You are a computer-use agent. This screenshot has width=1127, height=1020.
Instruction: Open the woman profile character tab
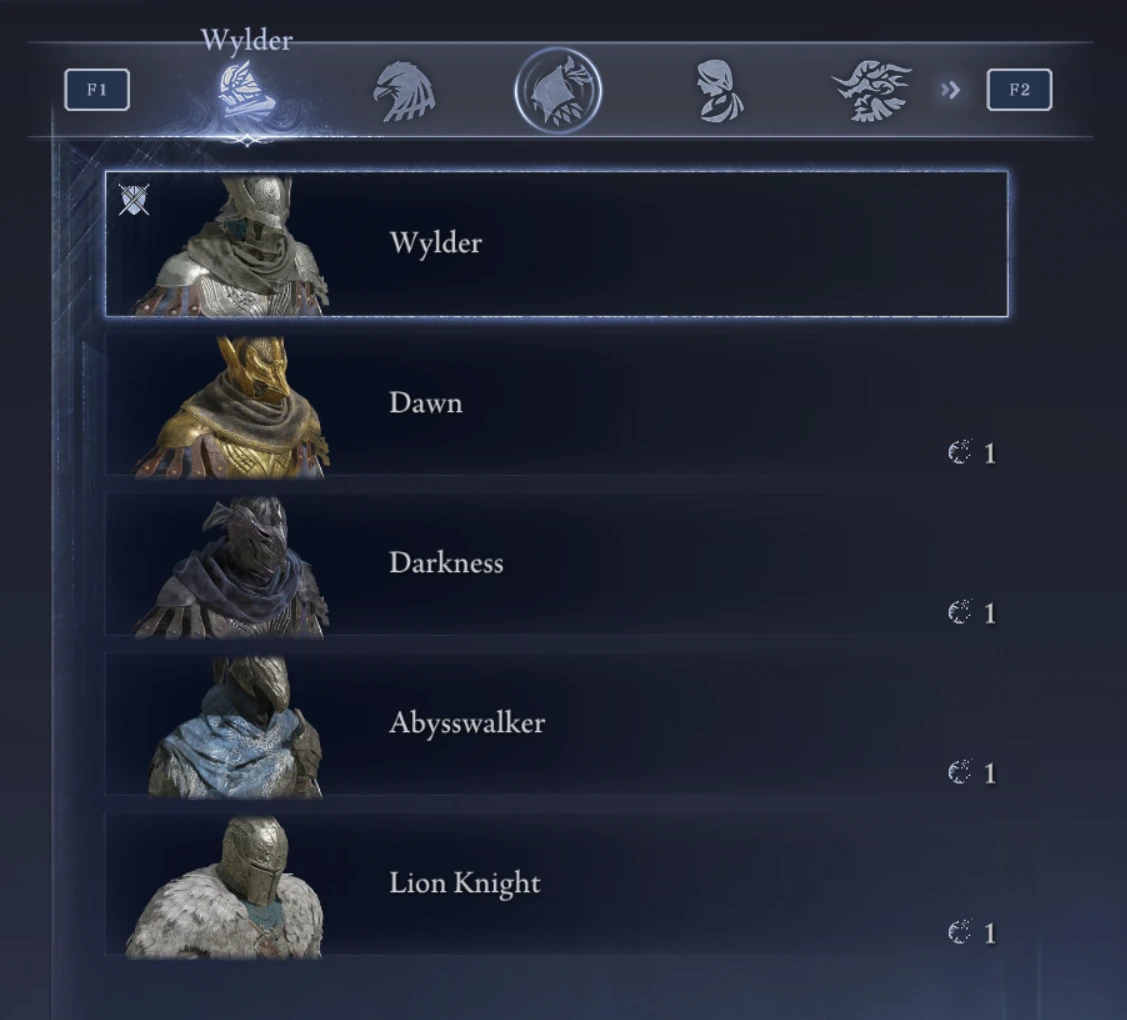[719, 91]
